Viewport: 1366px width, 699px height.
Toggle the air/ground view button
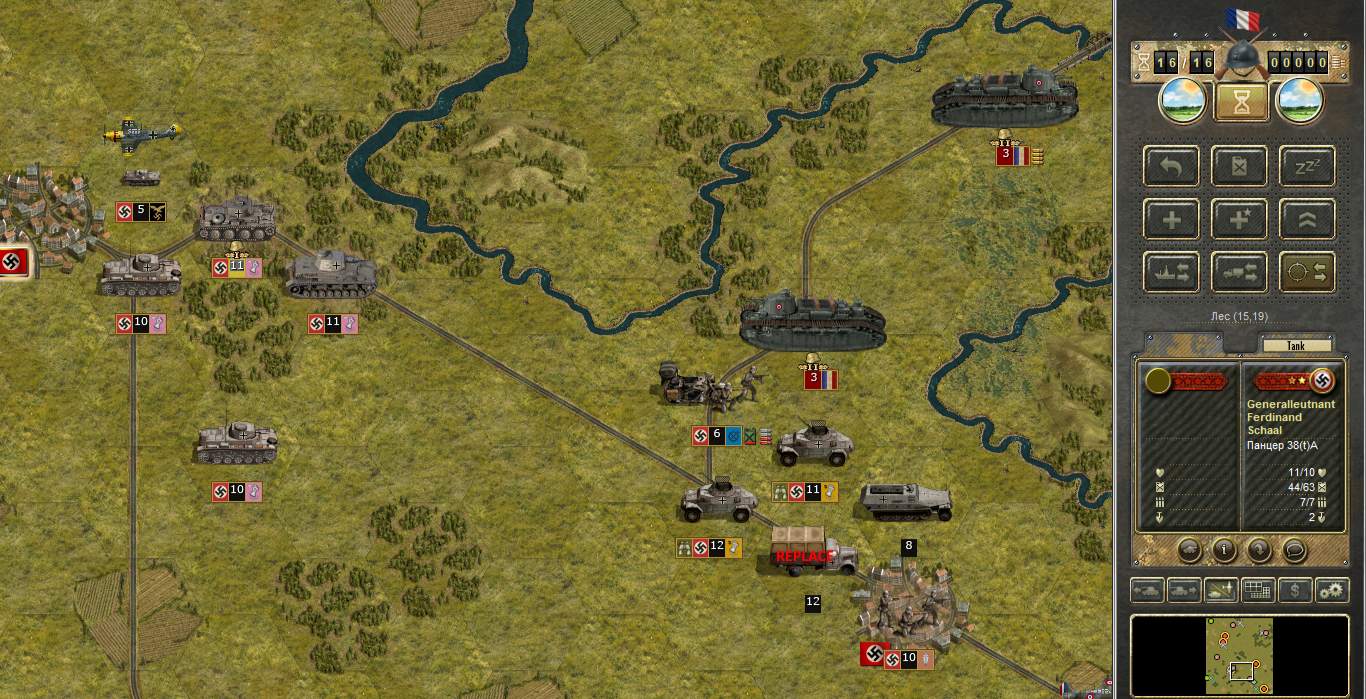(x=1220, y=590)
